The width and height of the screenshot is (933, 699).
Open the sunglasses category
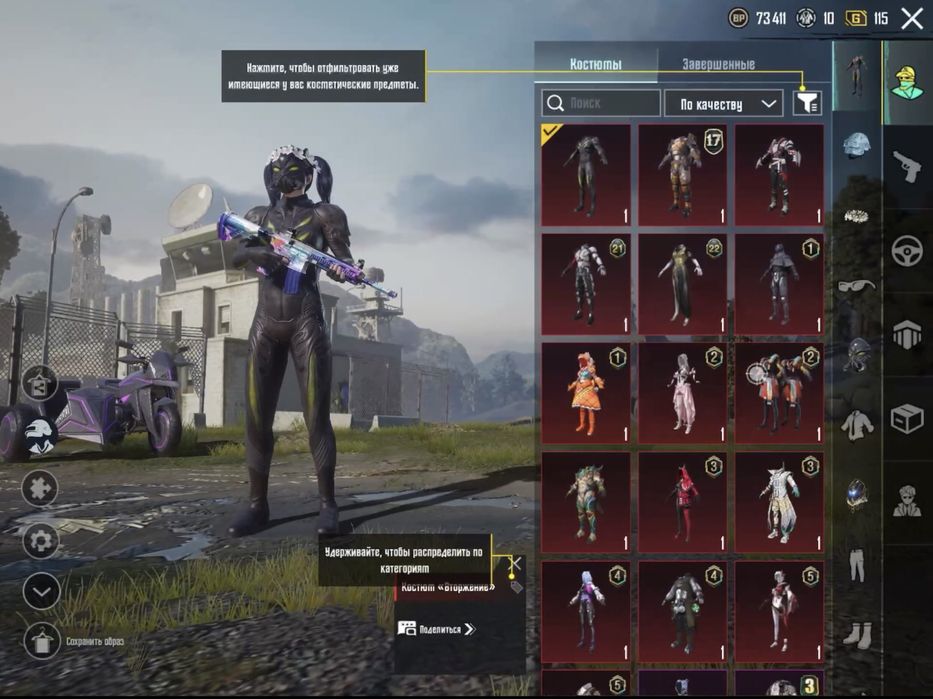857,286
